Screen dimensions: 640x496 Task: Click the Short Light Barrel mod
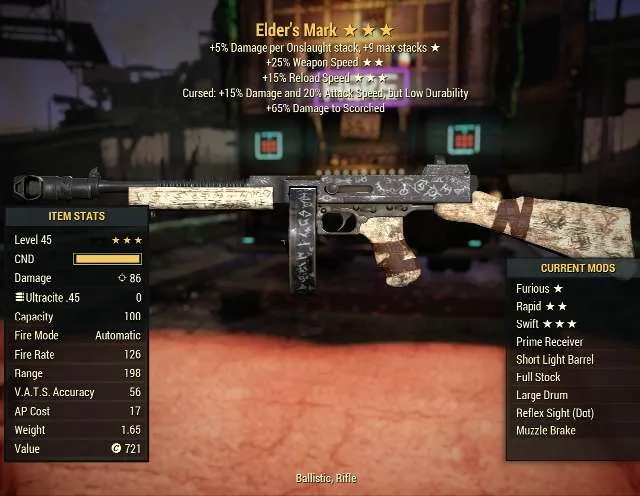pyautogui.click(x=556, y=360)
